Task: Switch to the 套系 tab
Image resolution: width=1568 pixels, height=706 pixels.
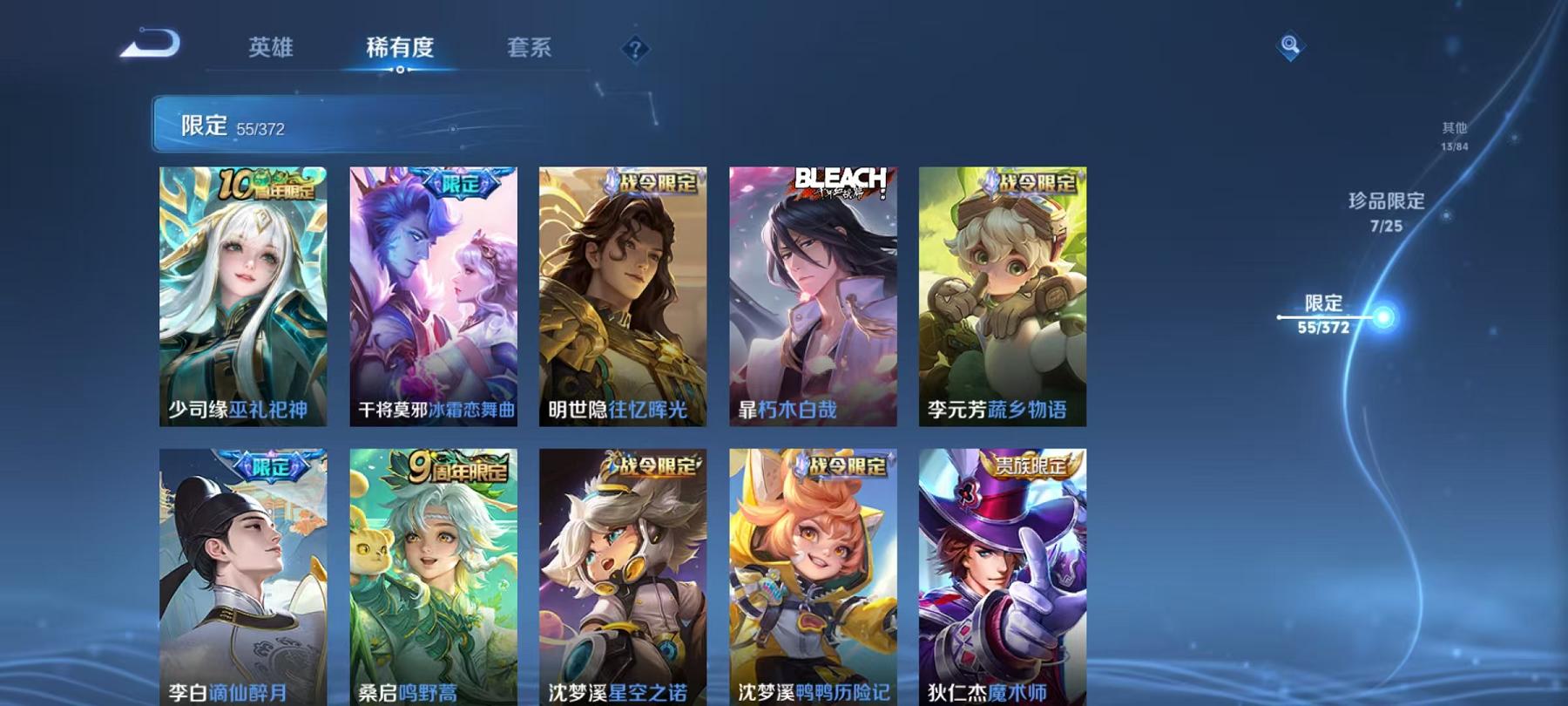Action: tap(531, 49)
